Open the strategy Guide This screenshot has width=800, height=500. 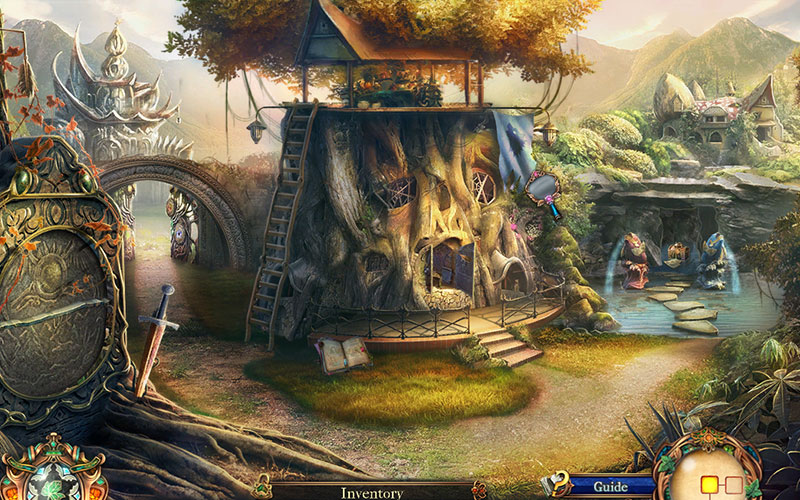click(610, 487)
